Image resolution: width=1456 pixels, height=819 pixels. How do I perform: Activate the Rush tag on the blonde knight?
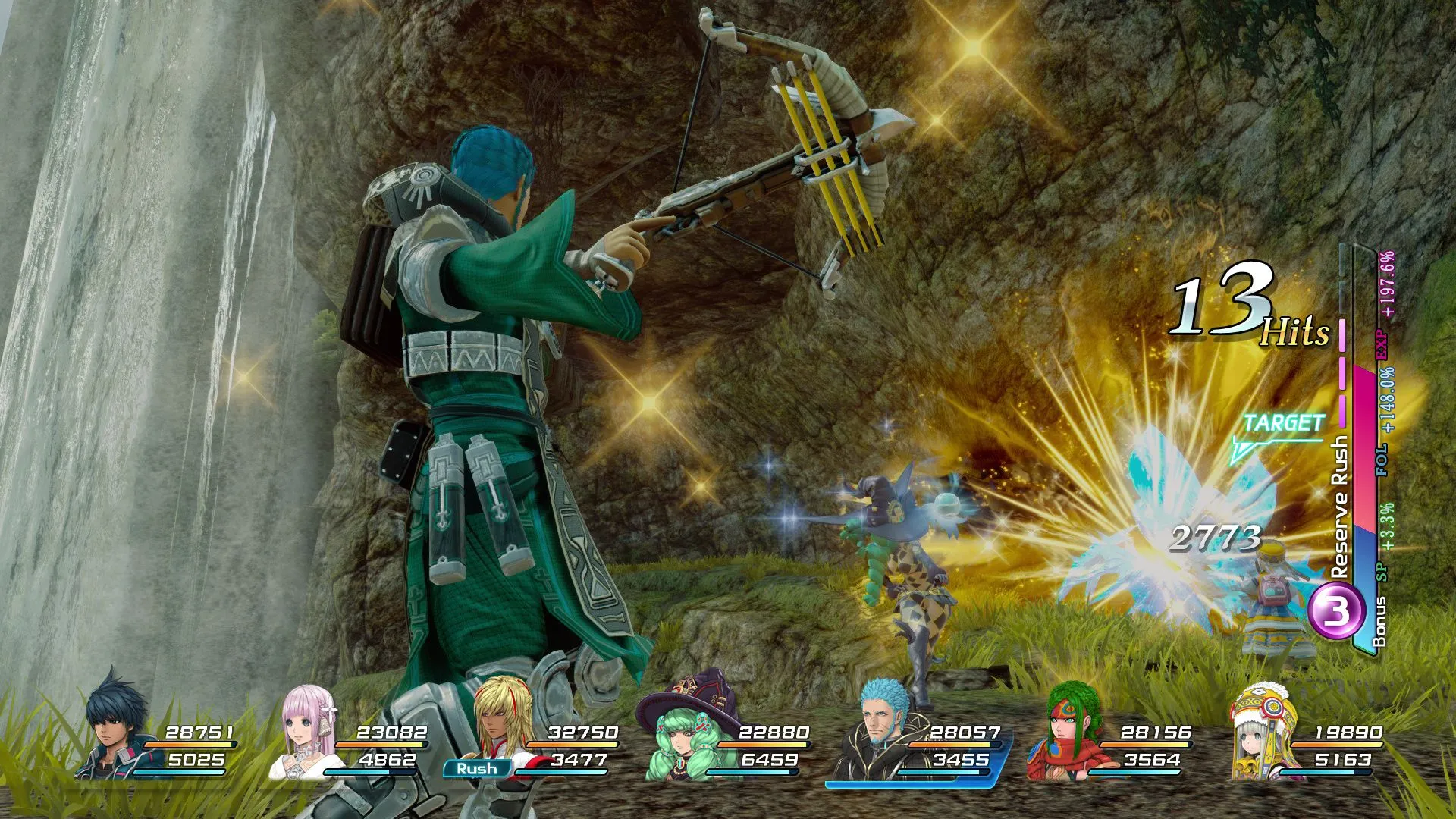click(476, 768)
